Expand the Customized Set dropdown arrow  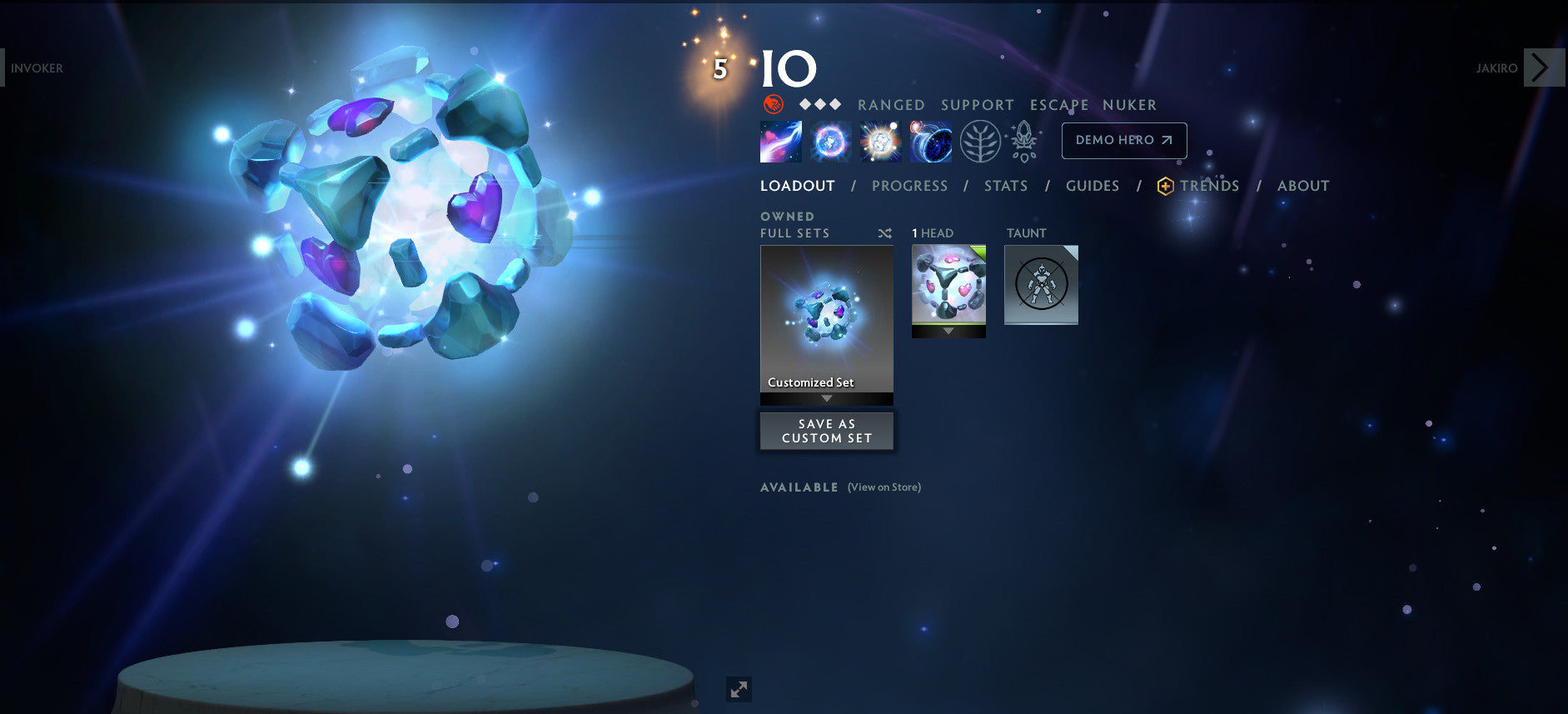pos(826,399)
